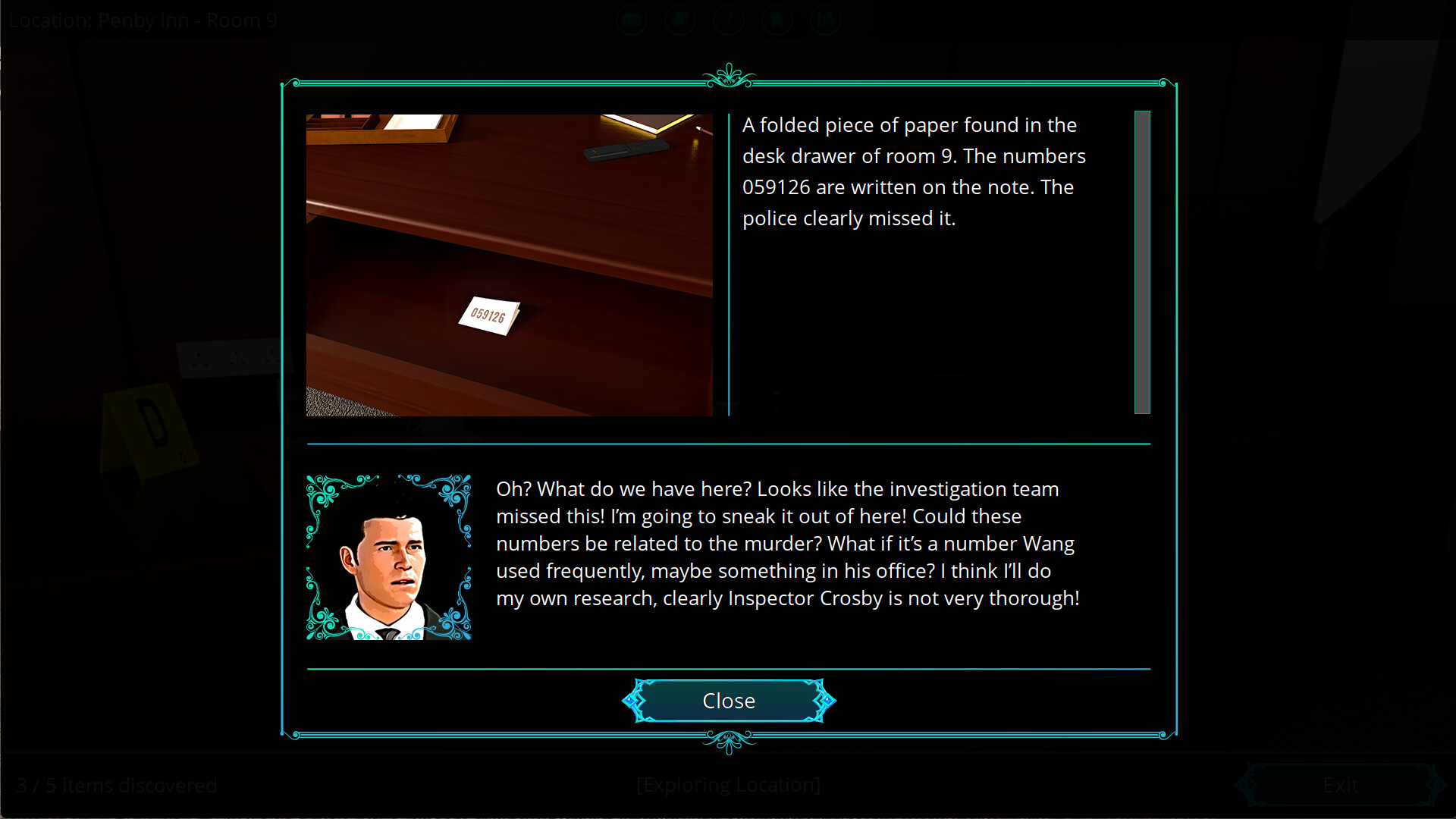Click the save floppy disk icon
Image resolution: width=1456 pixels, height=819 pixels.
click(825, 20)
